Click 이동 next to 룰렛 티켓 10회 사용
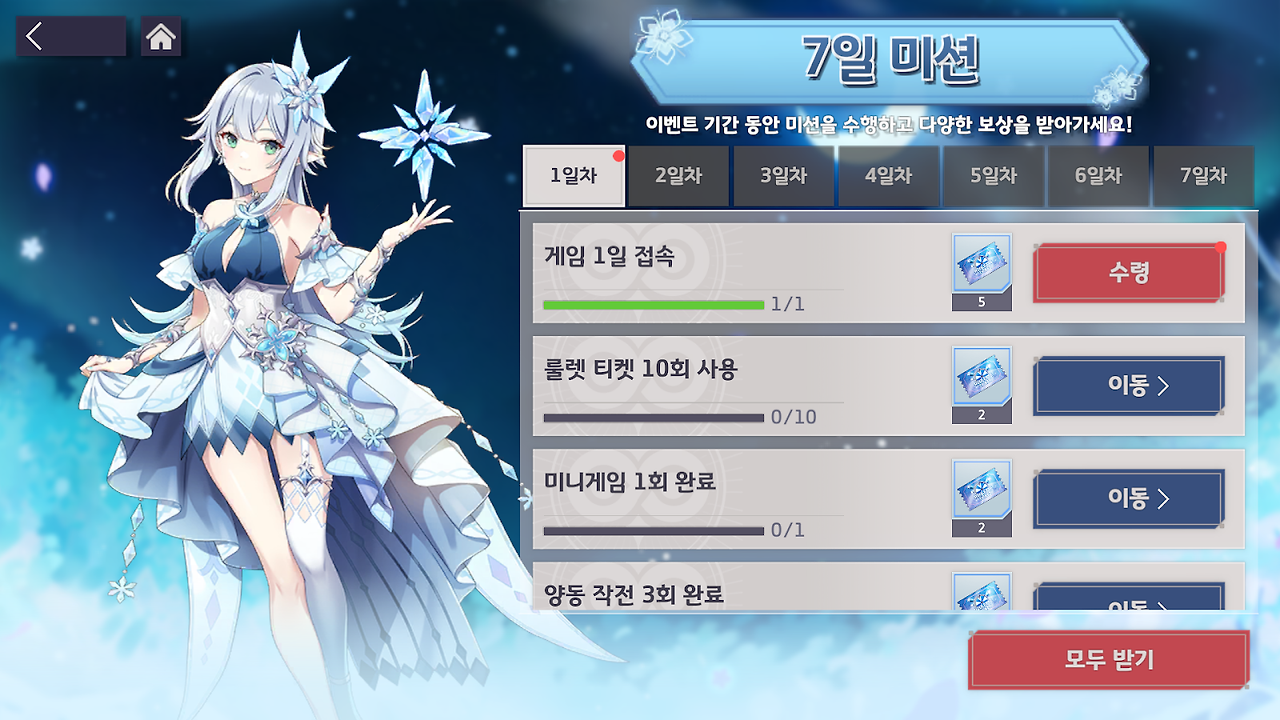Image resolution: width=1280 pixels, height=720 pixels. point(1128,386)
